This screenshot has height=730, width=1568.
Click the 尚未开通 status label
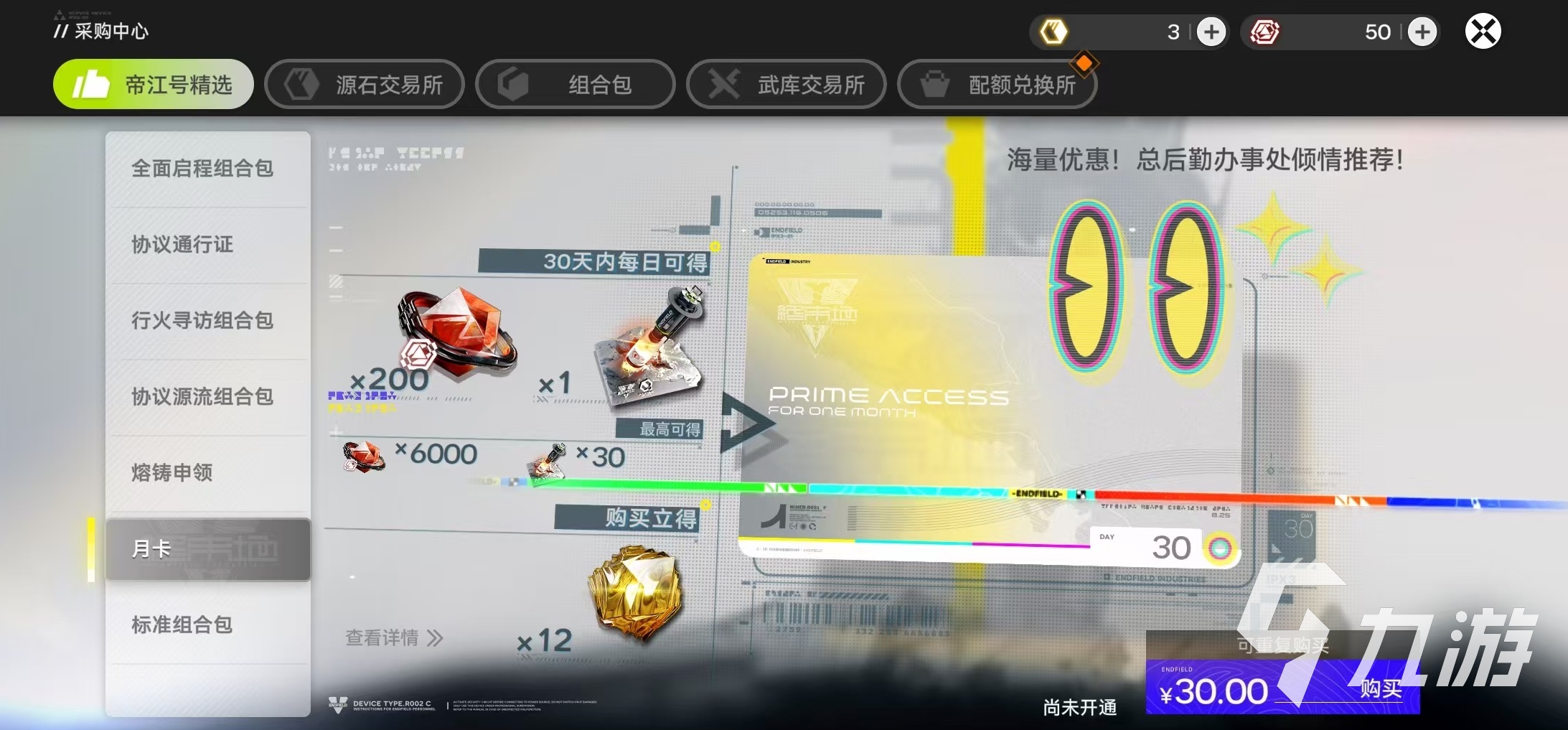[x=1079, y=707]
